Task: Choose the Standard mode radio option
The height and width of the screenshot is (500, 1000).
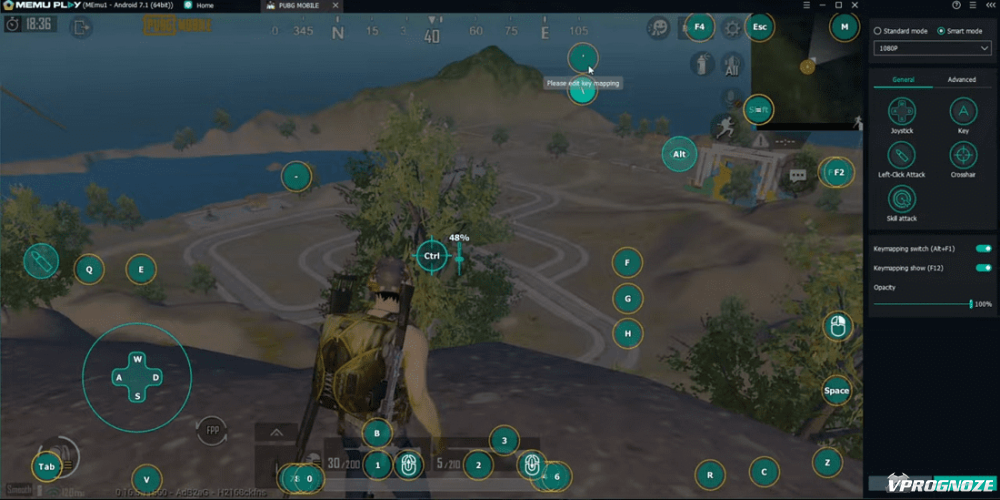Action: click(877, 31)
